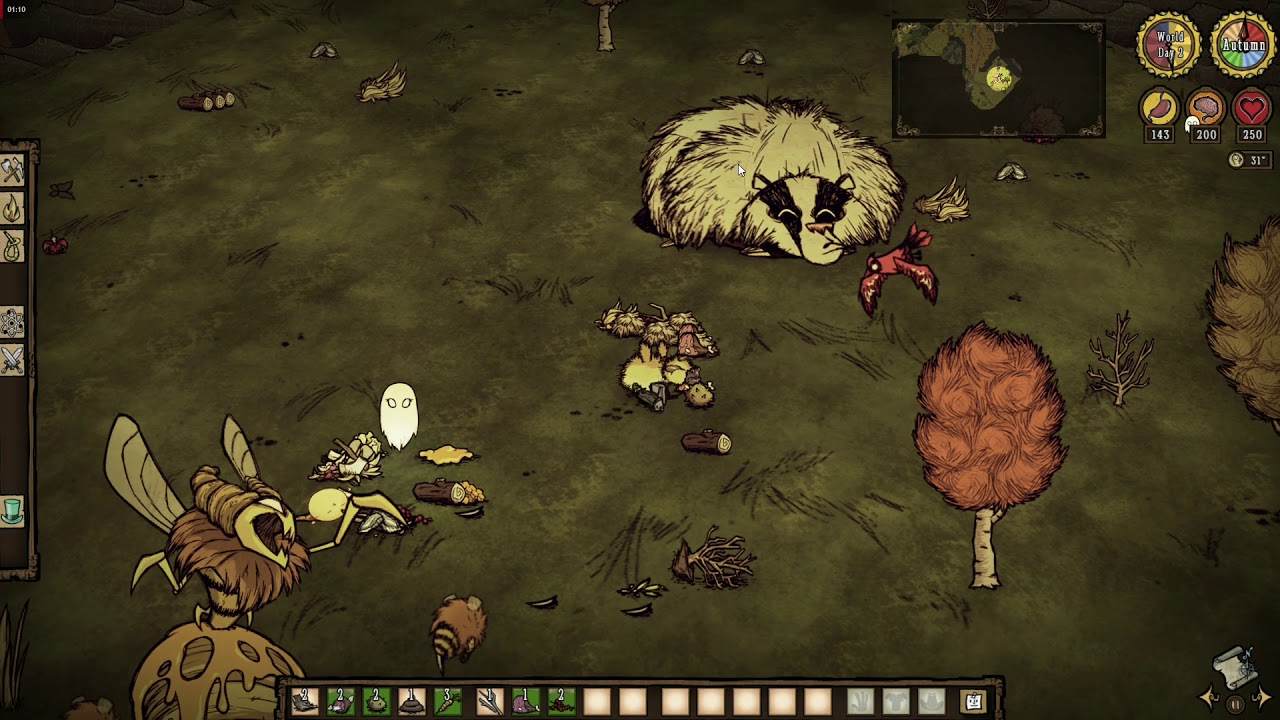Screen dimensions: 1280x720
Task: Click the World Day clock badge
Action: click(1169, 46)
